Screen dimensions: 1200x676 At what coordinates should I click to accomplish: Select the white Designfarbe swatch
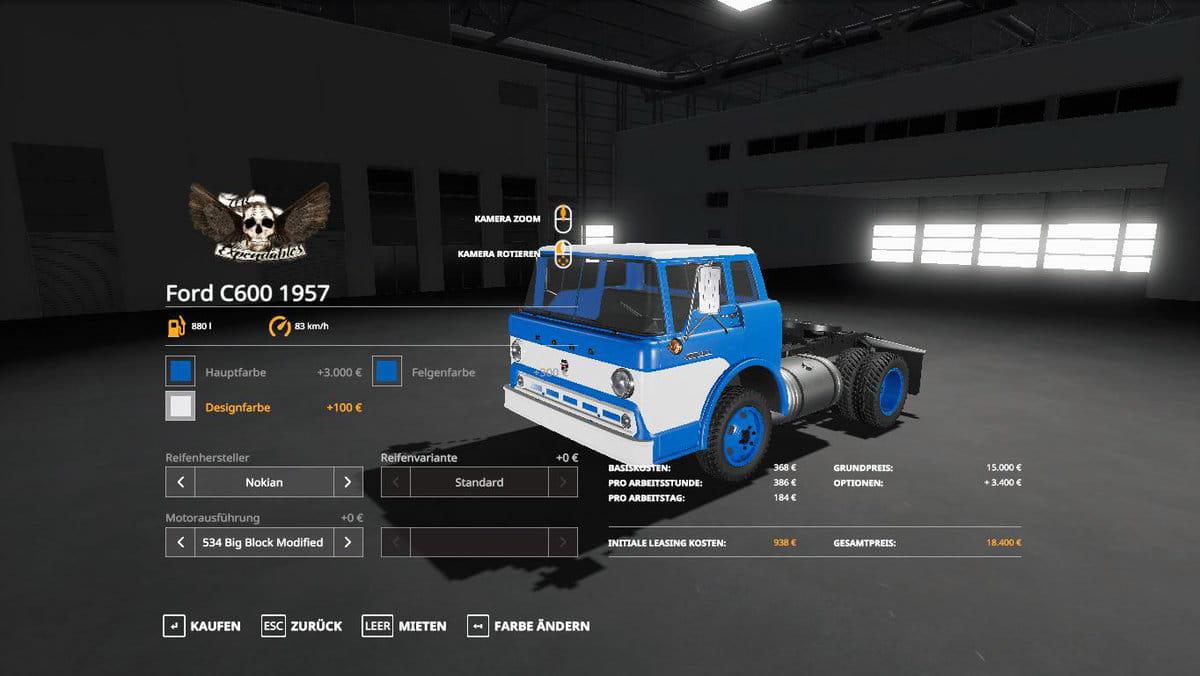(181, 407)
